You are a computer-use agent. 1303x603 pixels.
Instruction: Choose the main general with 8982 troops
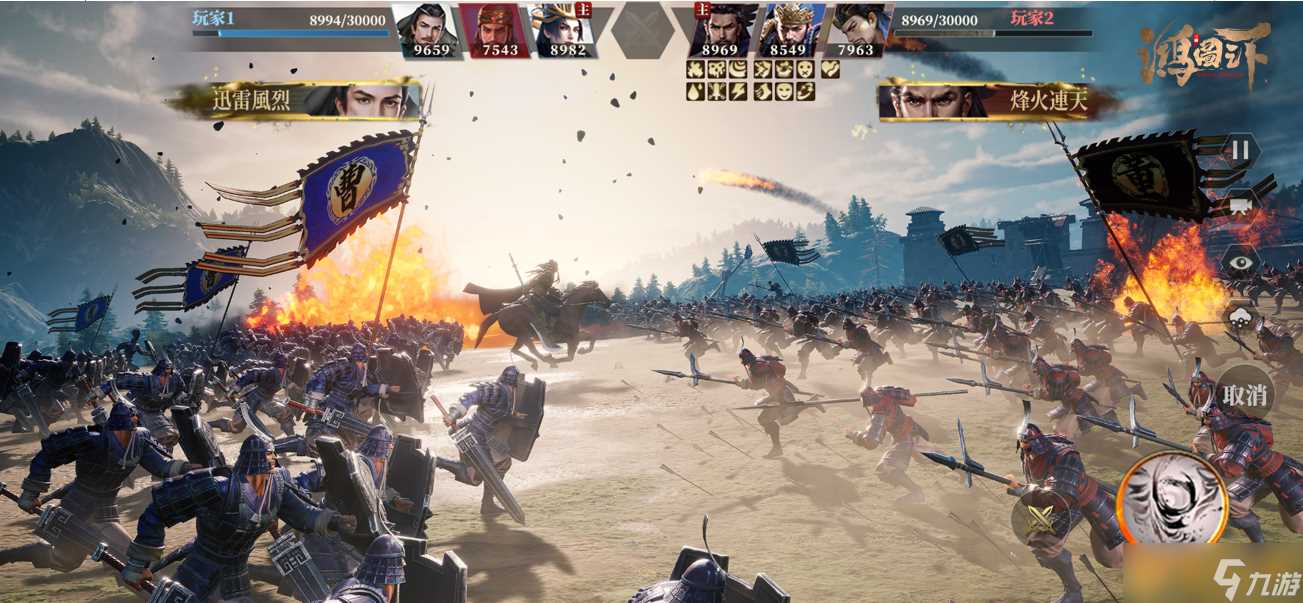point(562,30)
